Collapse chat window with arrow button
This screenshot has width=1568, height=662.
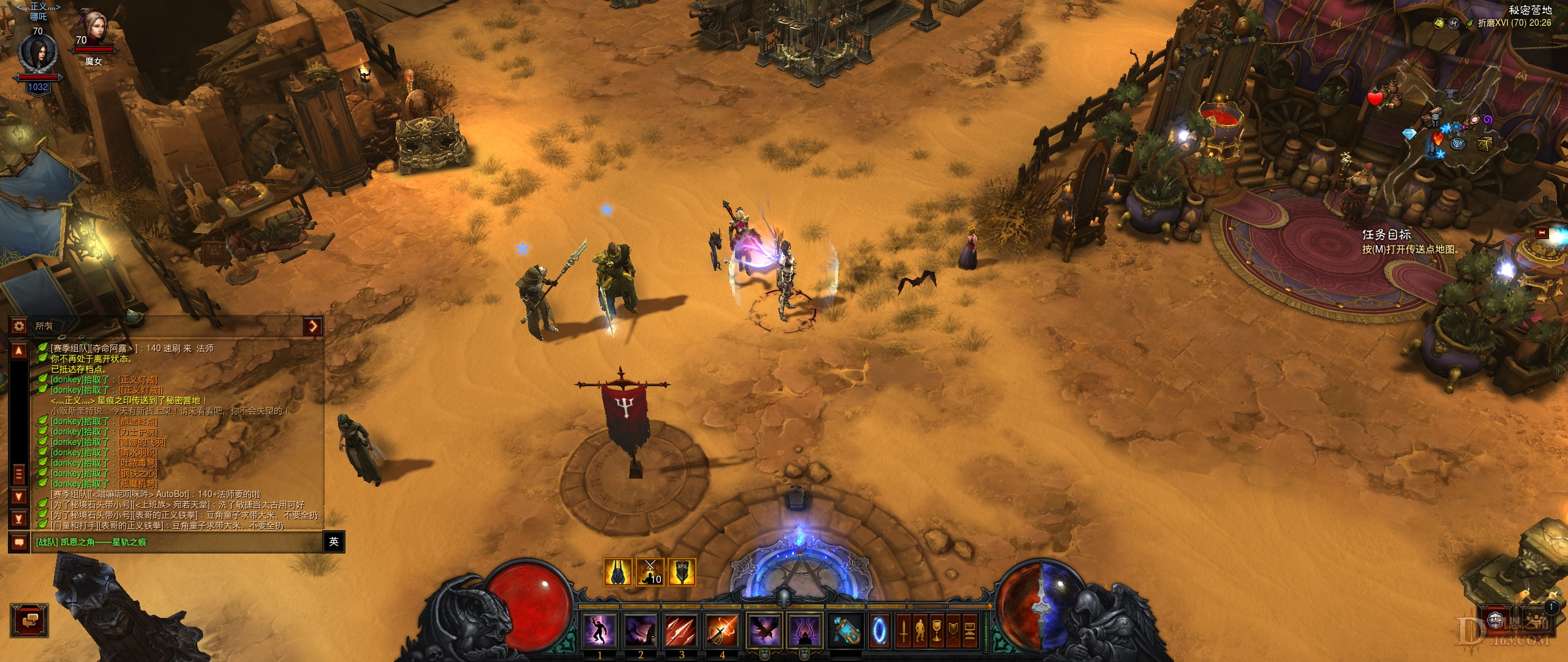coord(313,326)
